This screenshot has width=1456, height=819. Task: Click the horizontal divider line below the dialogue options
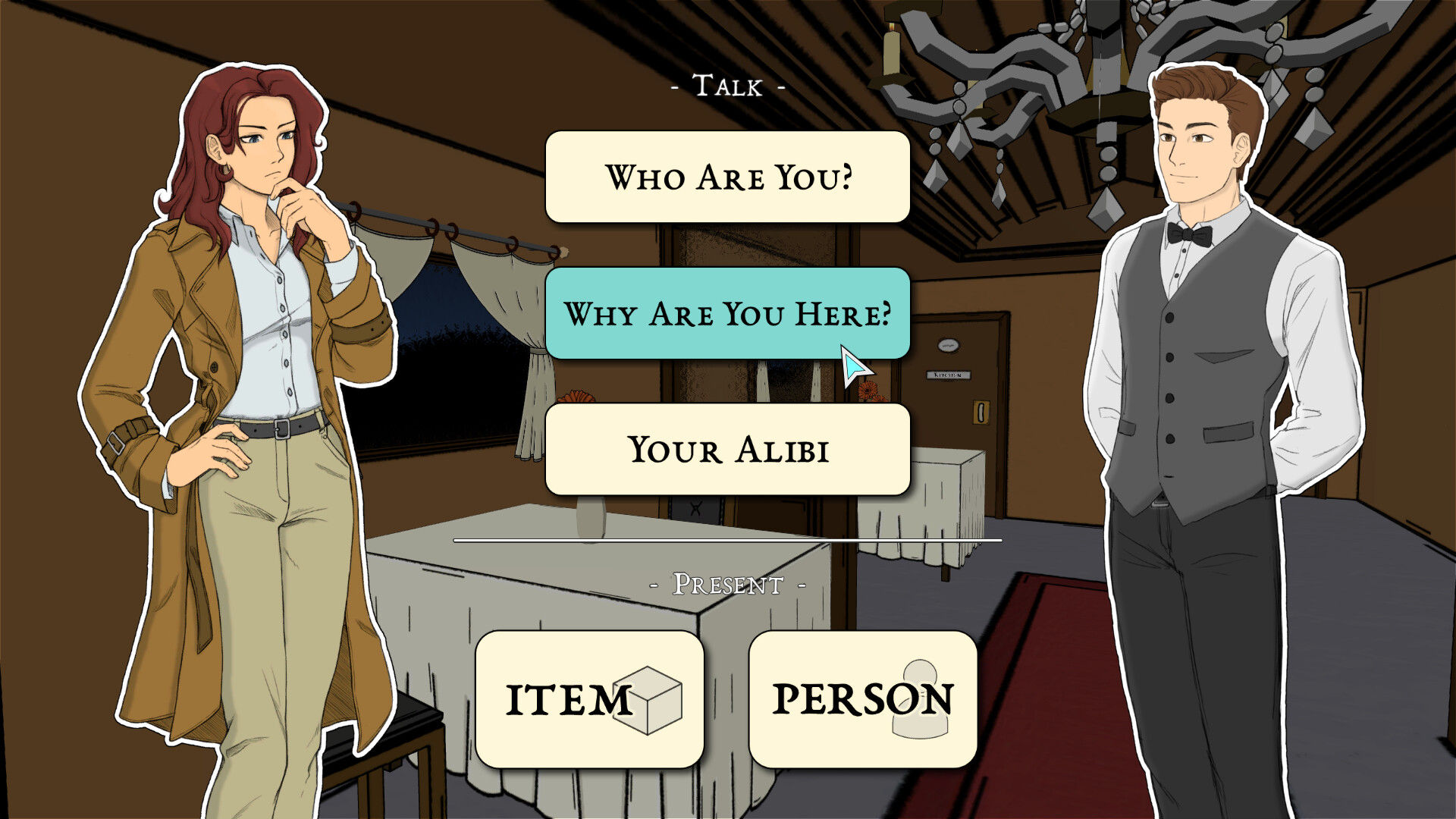pos(727,540)
